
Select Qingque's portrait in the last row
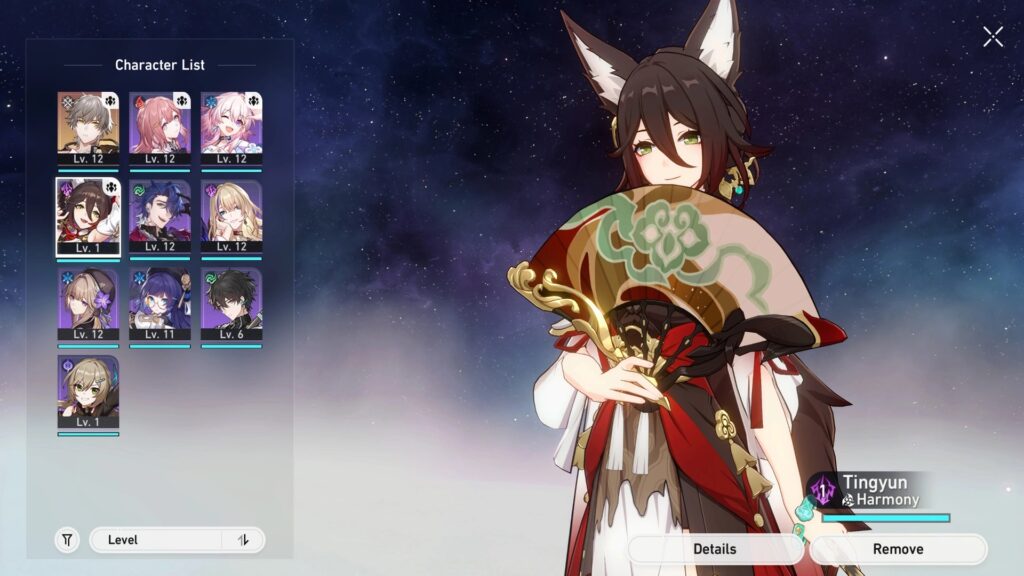point(88,392)
